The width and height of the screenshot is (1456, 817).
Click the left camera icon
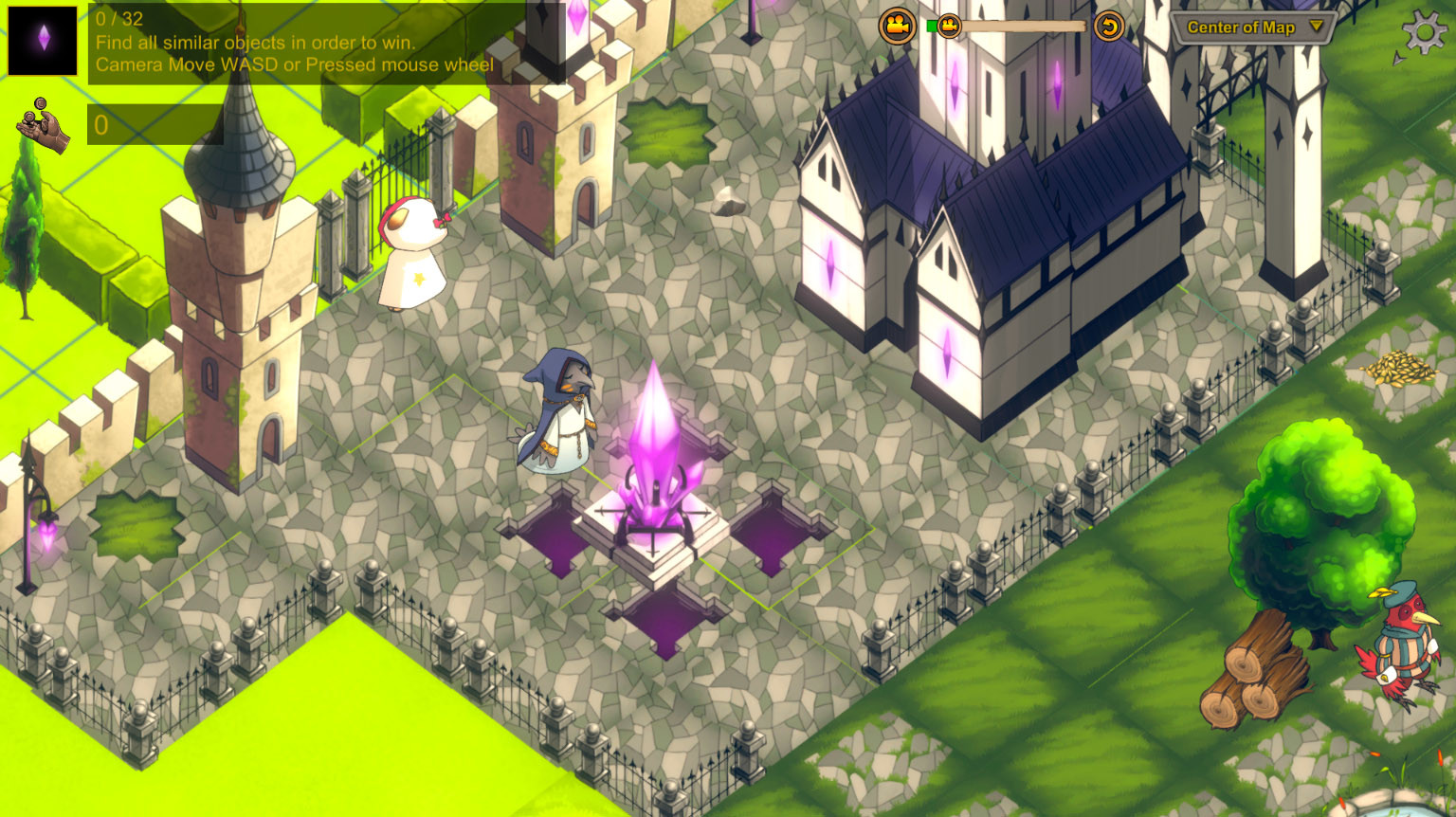click(897, 26)
